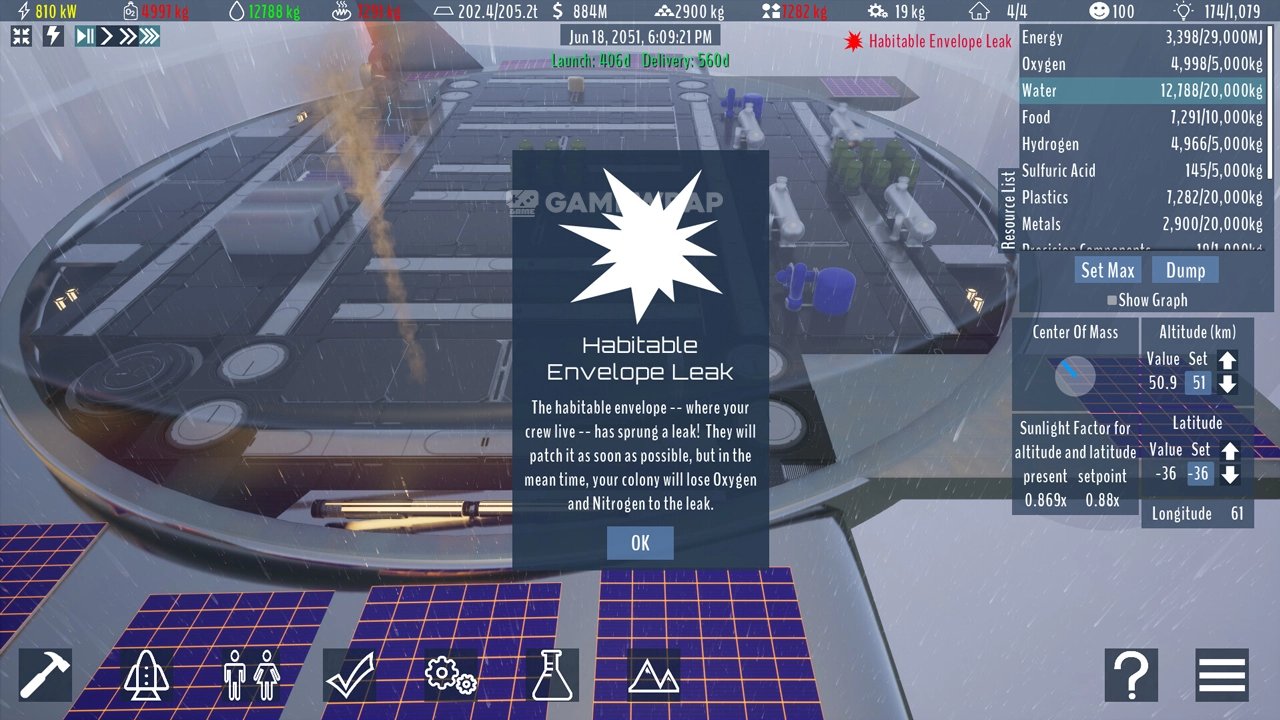
Task: Open the hammer build menu
Action: click(45, 675)
